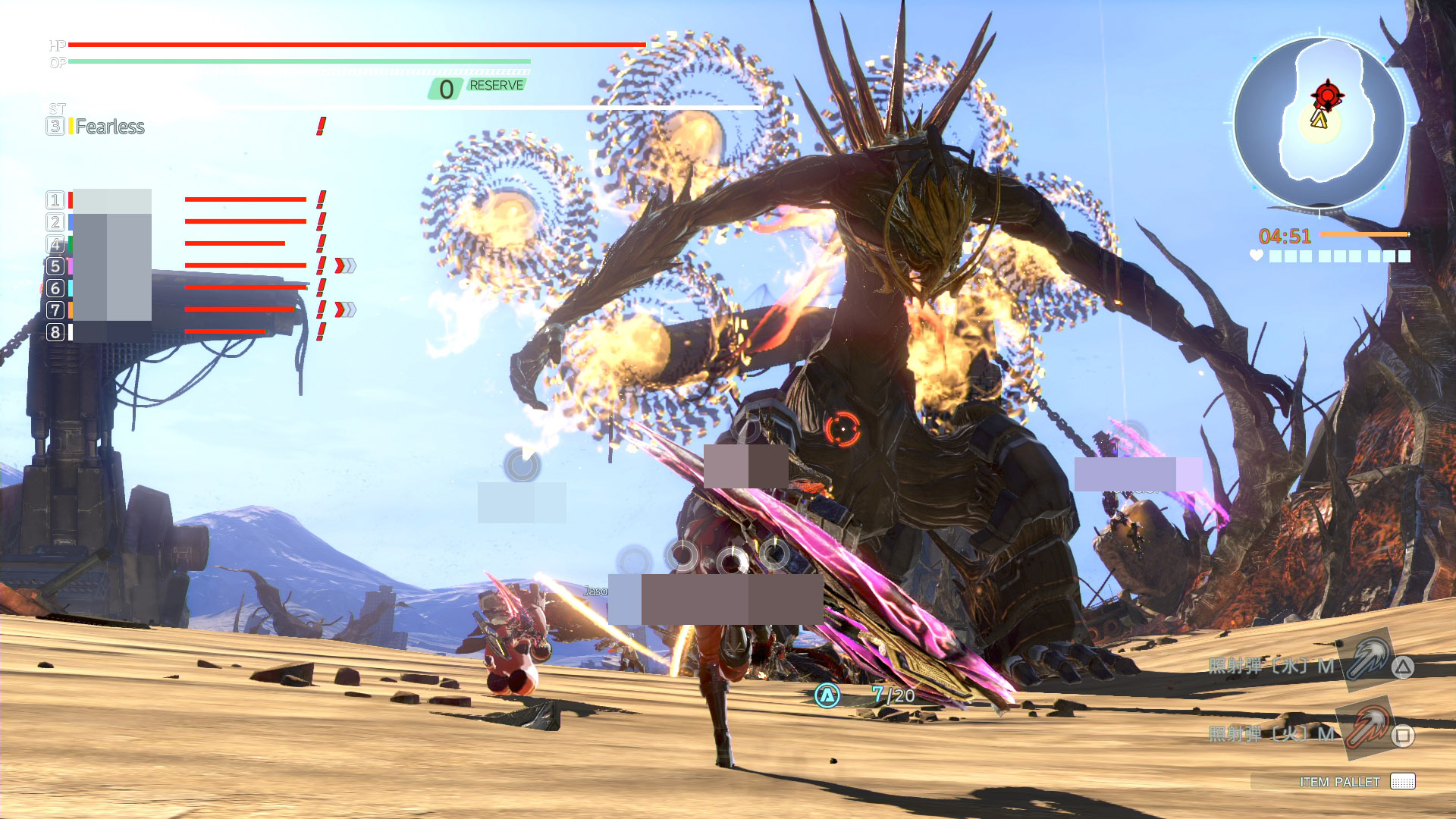Image resolution: width=1456 pixels, height=819 pixels.
Task: Click the circular minimap
Action: pyautogui.click(x=1319, y=123)
